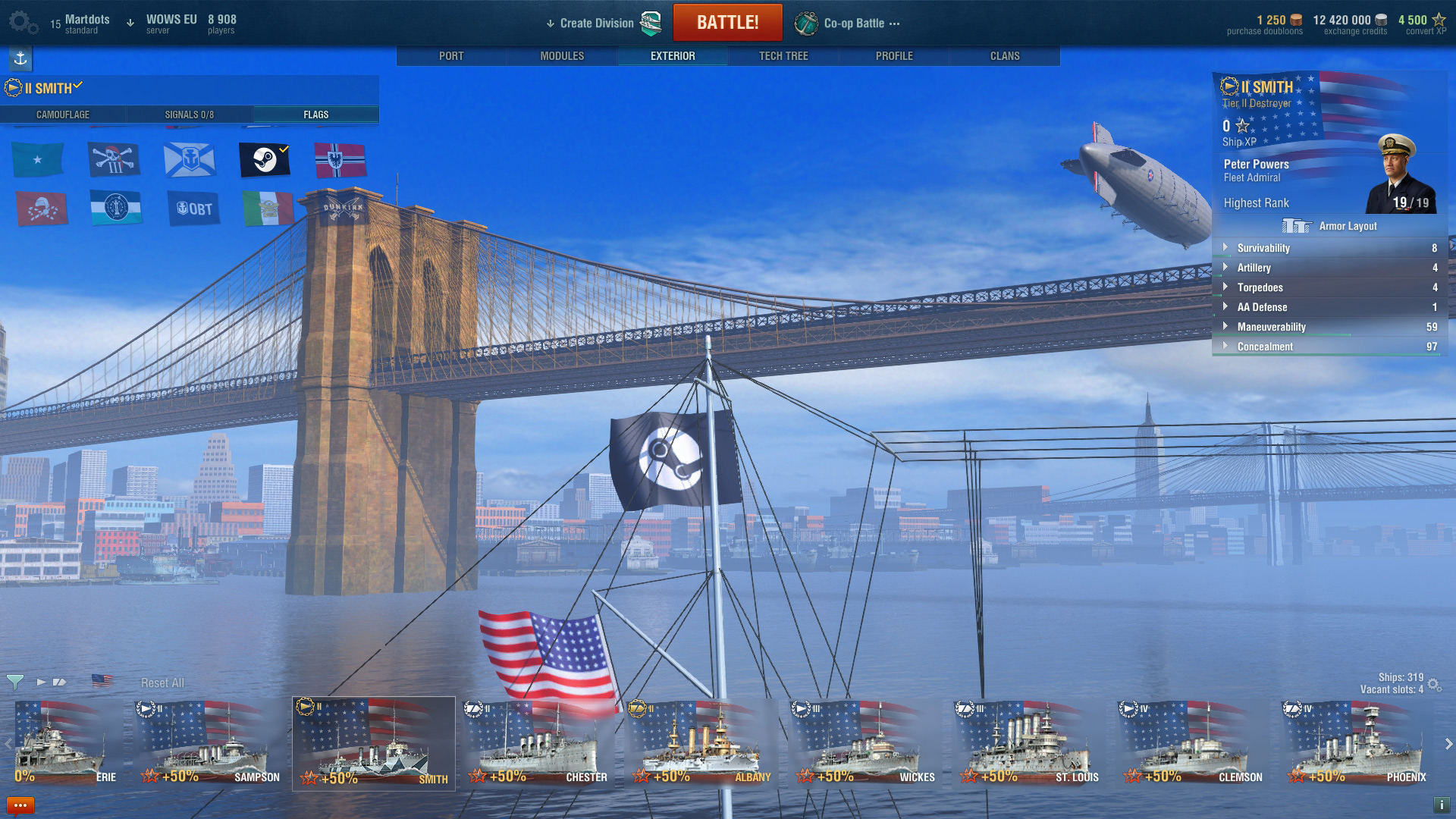The width and height of the screenshot is (1456, 819).
Task: Go to the TECH TREE tab
Action: [x=783, y=56]
